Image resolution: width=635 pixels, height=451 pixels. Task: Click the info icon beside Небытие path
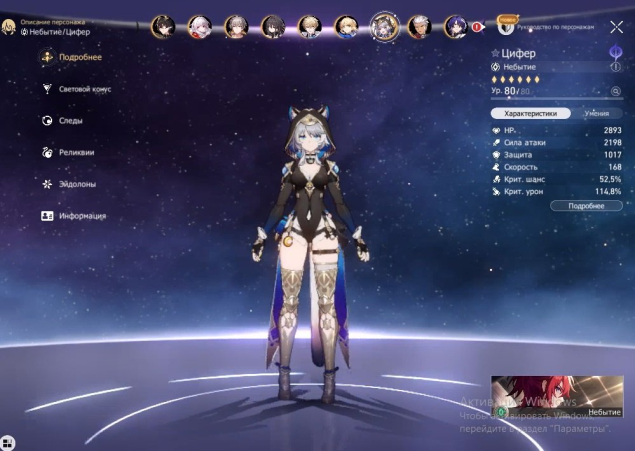click(x=615, y=67)
